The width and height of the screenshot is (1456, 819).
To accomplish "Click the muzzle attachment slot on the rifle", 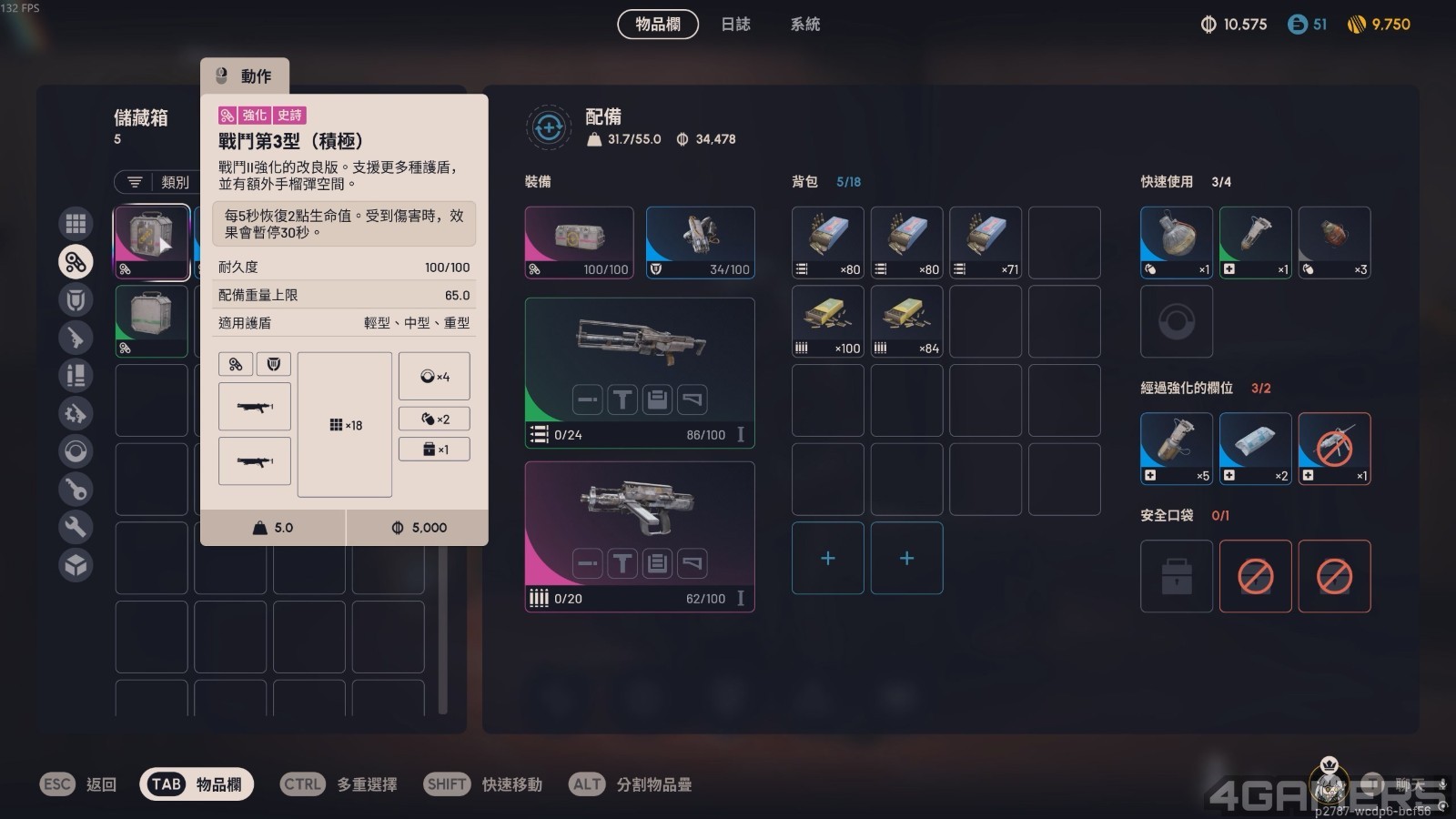I will (x=586, y=399).
